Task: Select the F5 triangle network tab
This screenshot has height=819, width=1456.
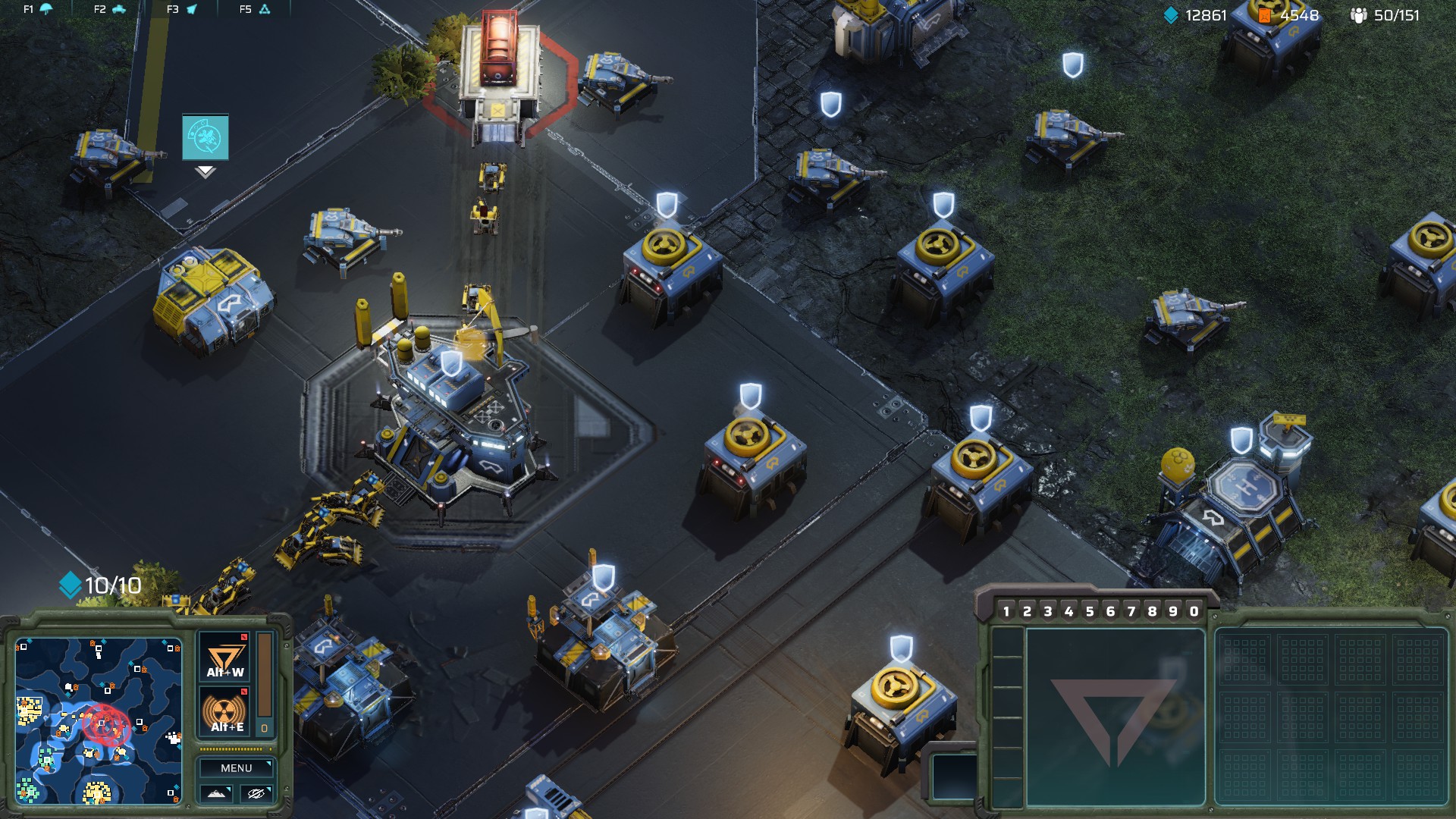Action: (x=255, y=9)
